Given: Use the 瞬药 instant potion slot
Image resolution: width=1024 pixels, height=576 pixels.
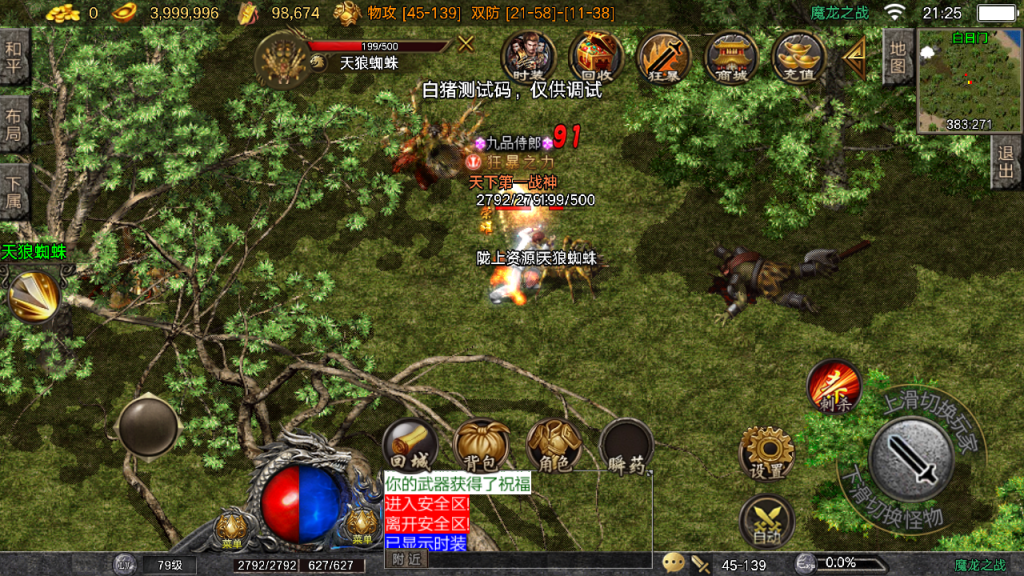Looking at the screenshot, I should [627, 446].
